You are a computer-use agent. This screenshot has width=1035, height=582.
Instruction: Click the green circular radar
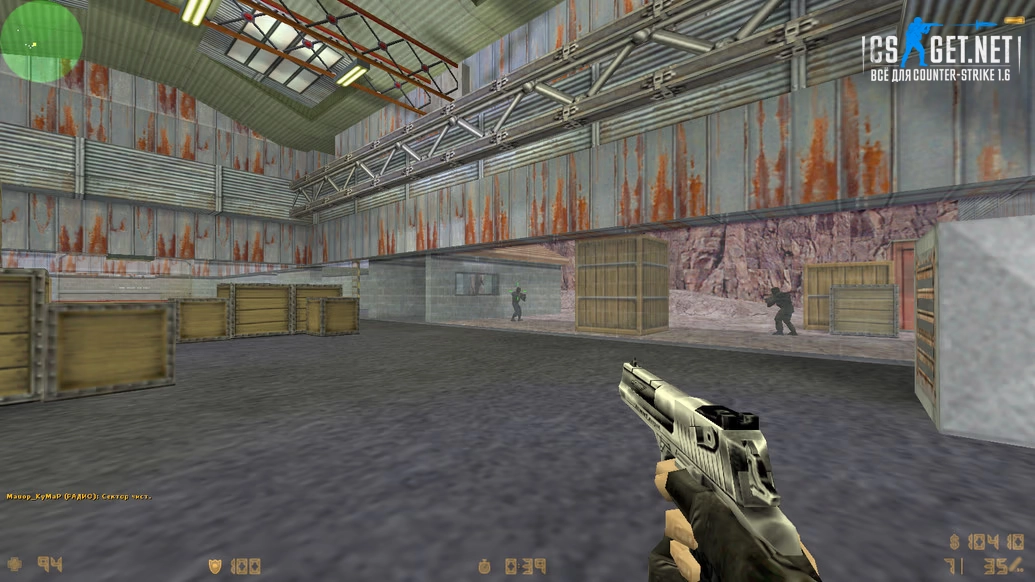(40, 41)
